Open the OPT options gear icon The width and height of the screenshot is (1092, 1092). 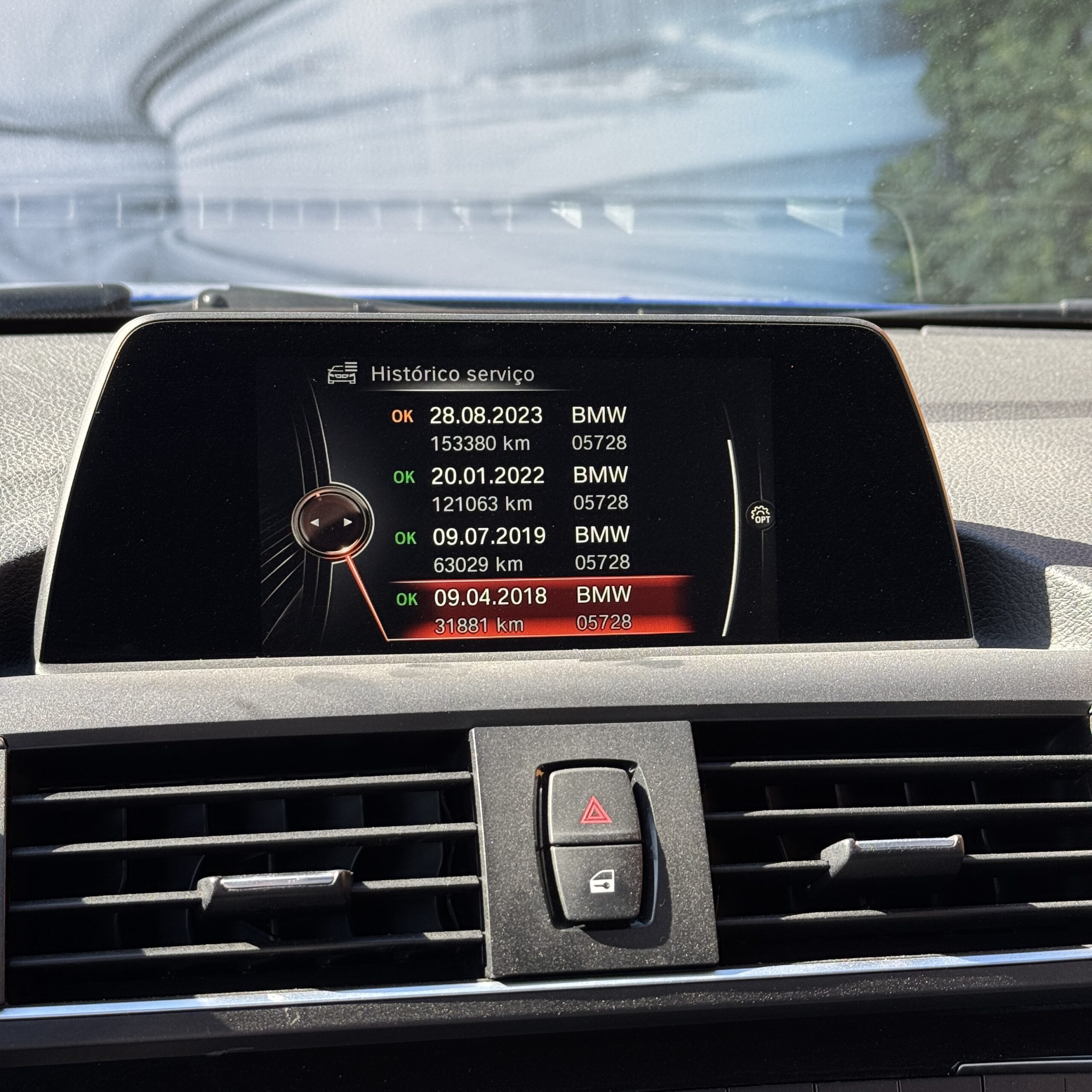(x=761, y=515)
